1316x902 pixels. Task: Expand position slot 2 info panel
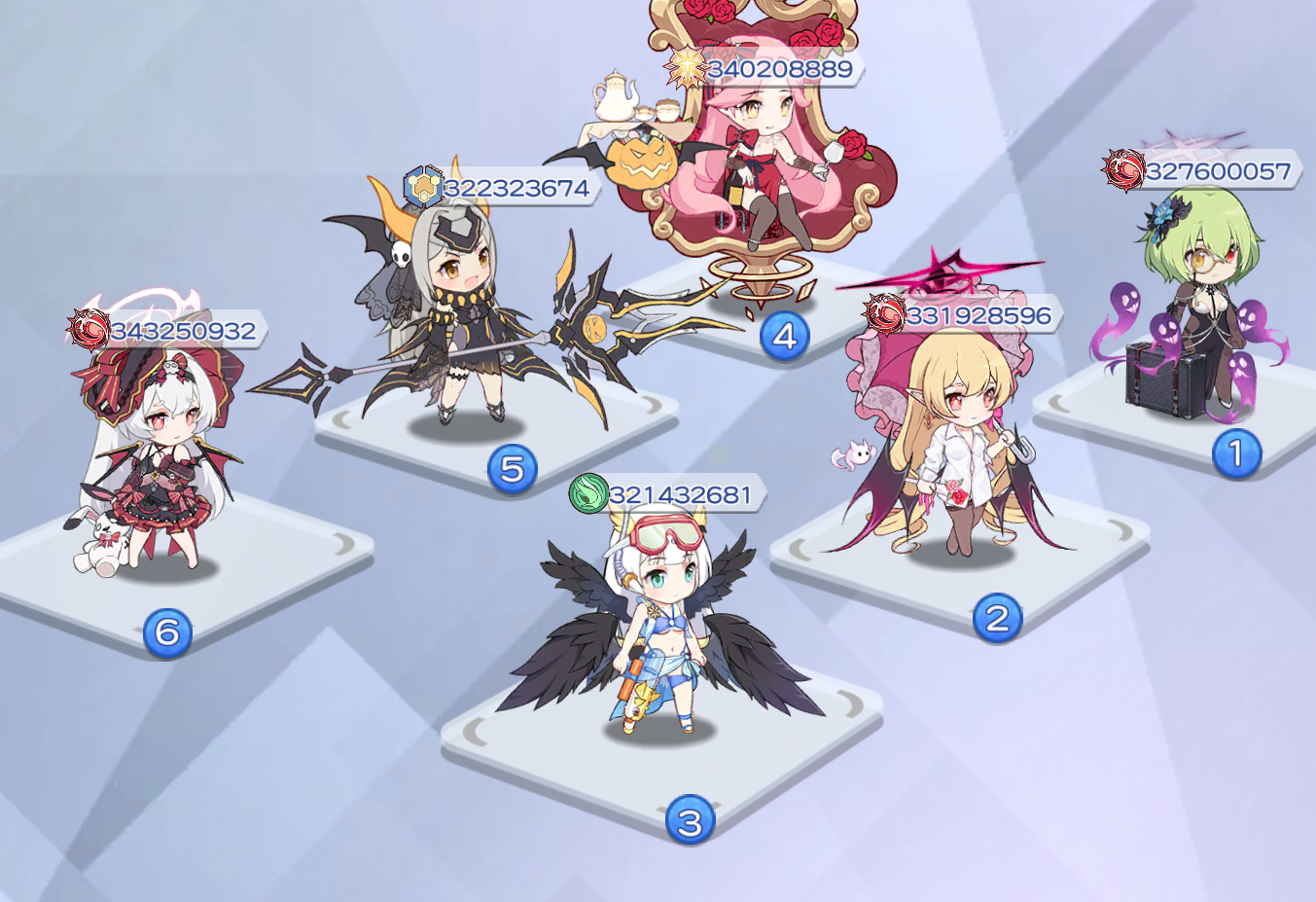996,616
